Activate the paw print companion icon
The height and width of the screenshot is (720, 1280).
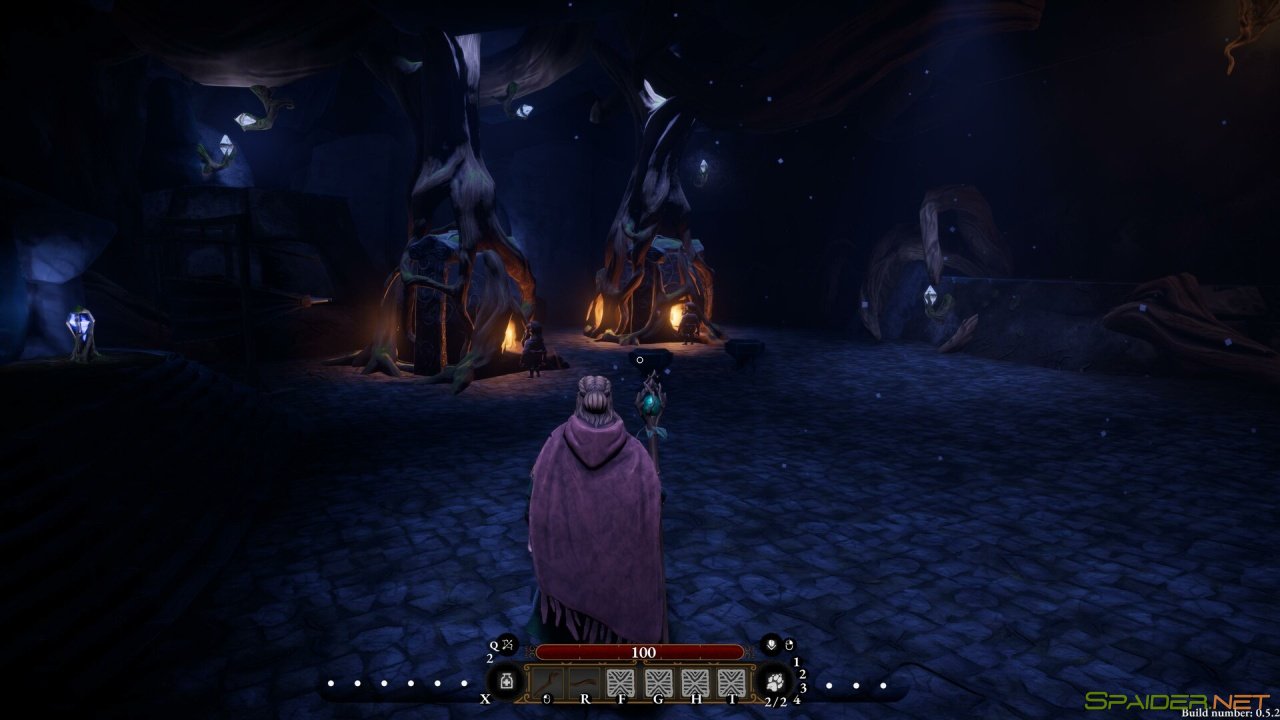774,682
